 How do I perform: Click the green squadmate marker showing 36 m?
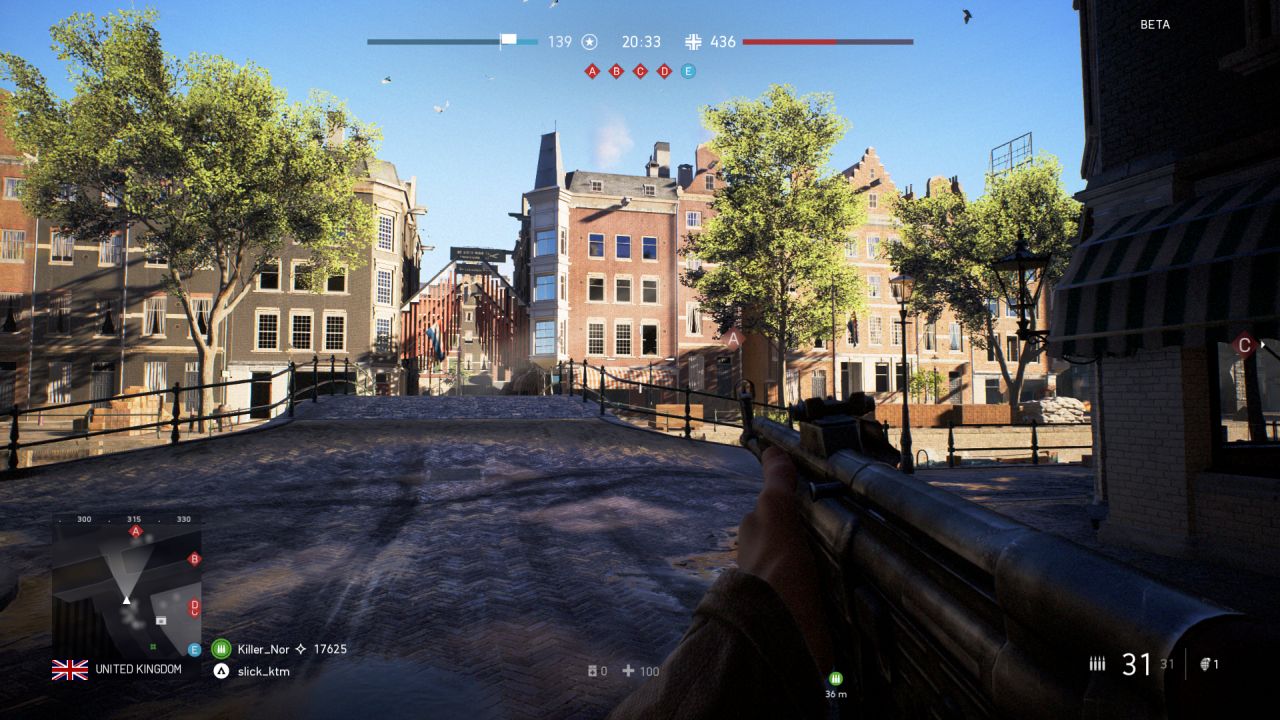pyautogui.click(x=836, y=678)
